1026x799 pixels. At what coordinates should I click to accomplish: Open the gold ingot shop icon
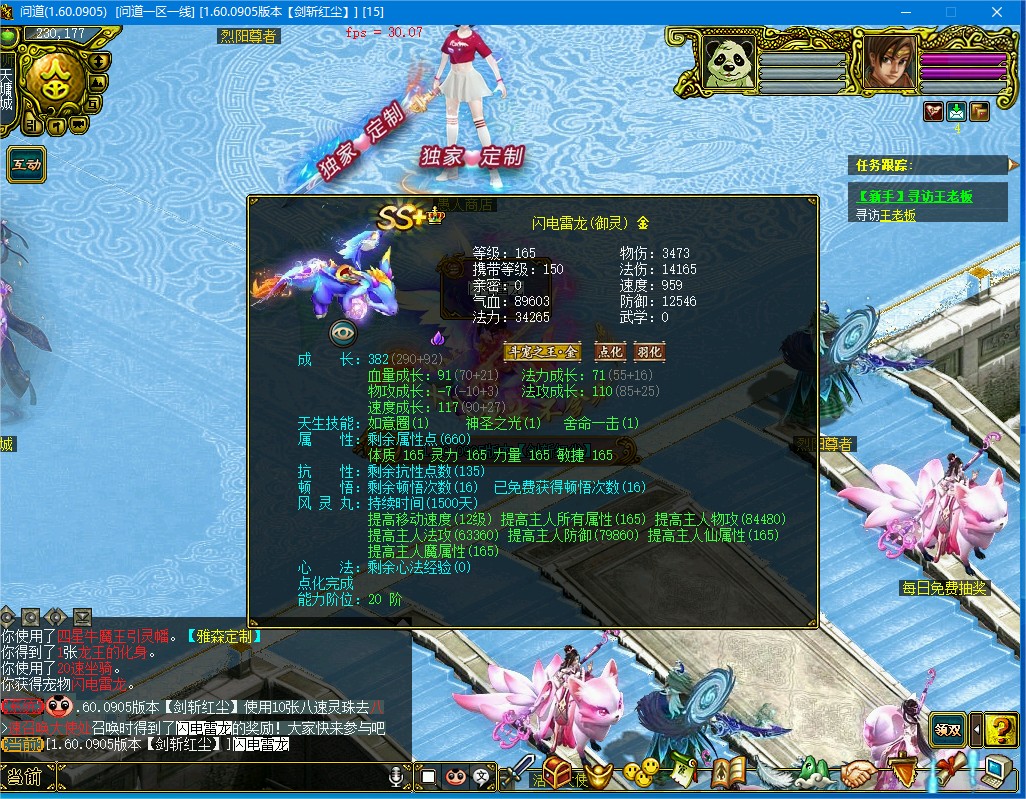pyautogui.click(x=598, y=771)
